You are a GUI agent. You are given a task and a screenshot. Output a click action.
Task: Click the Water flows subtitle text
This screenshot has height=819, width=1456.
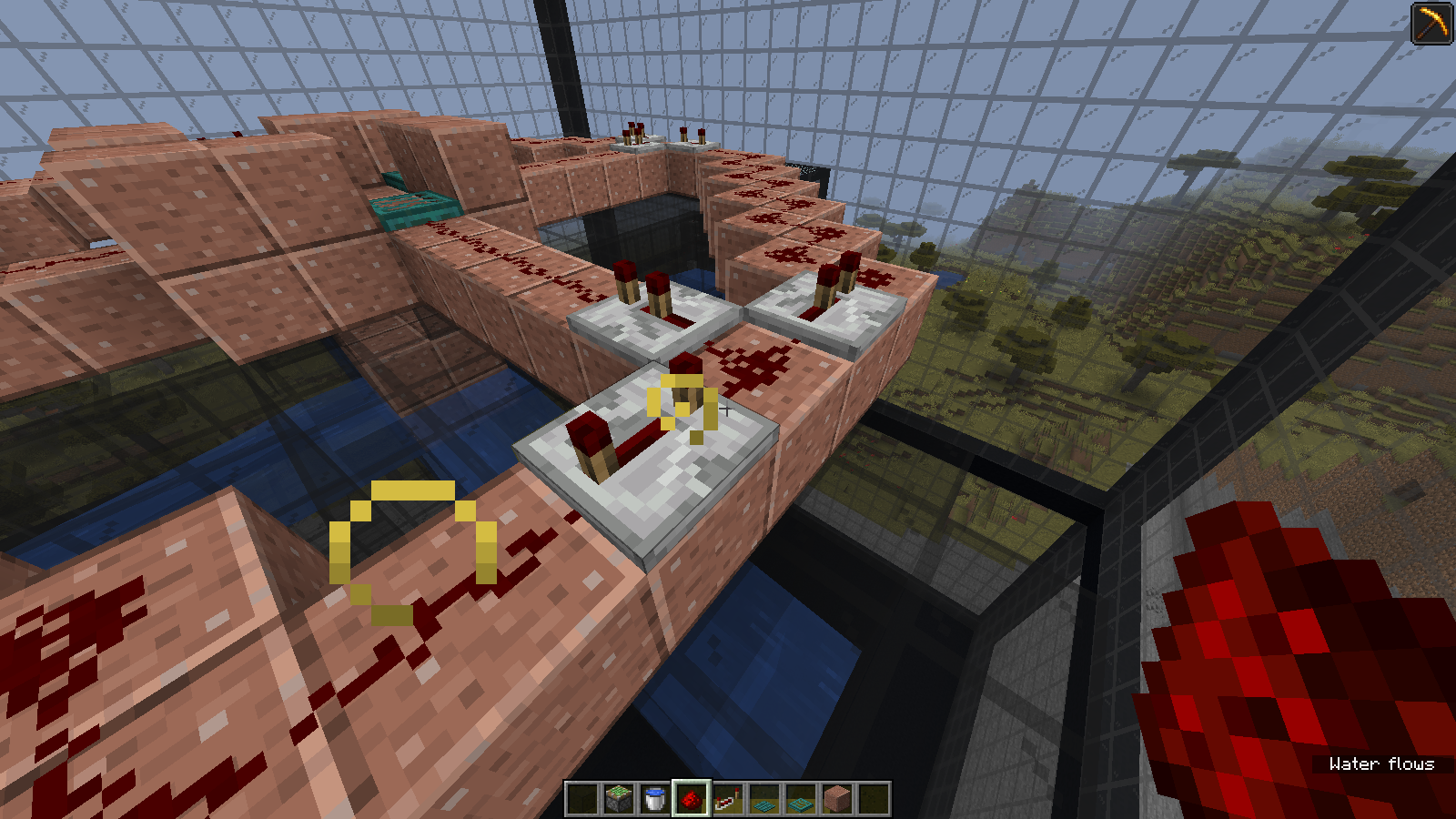click(1380, 764)
